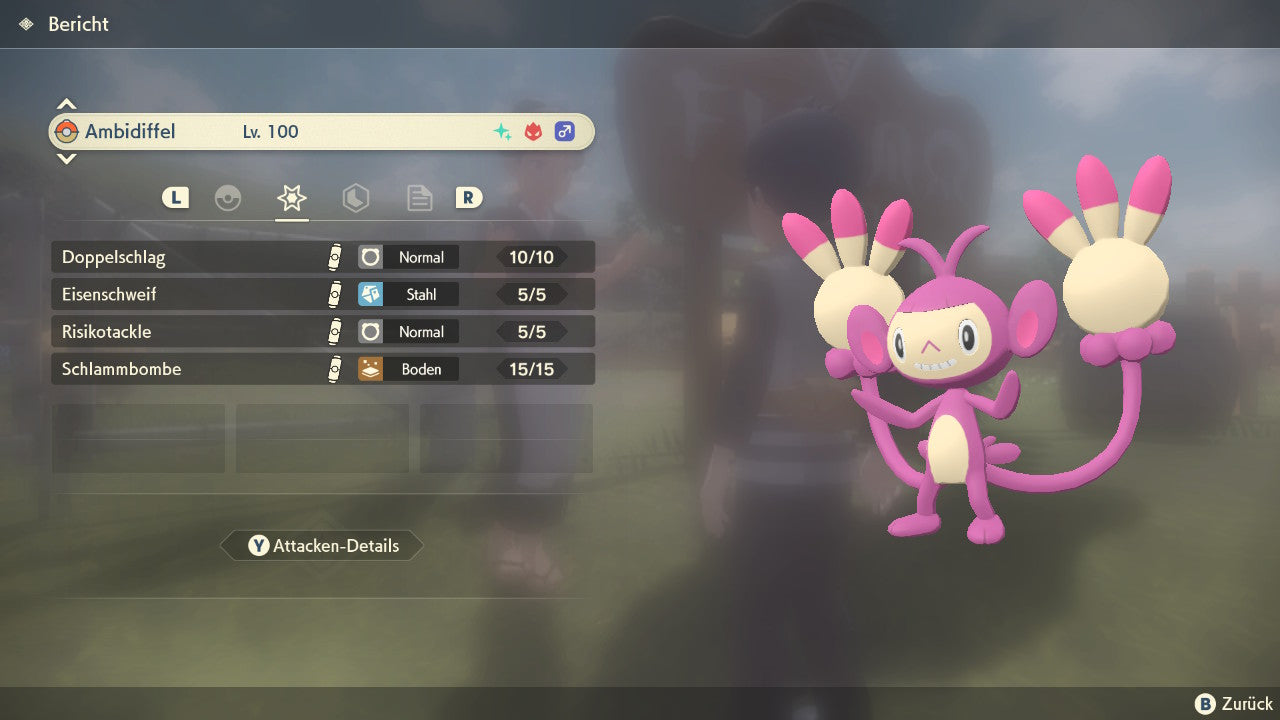Screen dimensions: 1280x720
Task: Open the document notes tab
Action: pos(419,198)
